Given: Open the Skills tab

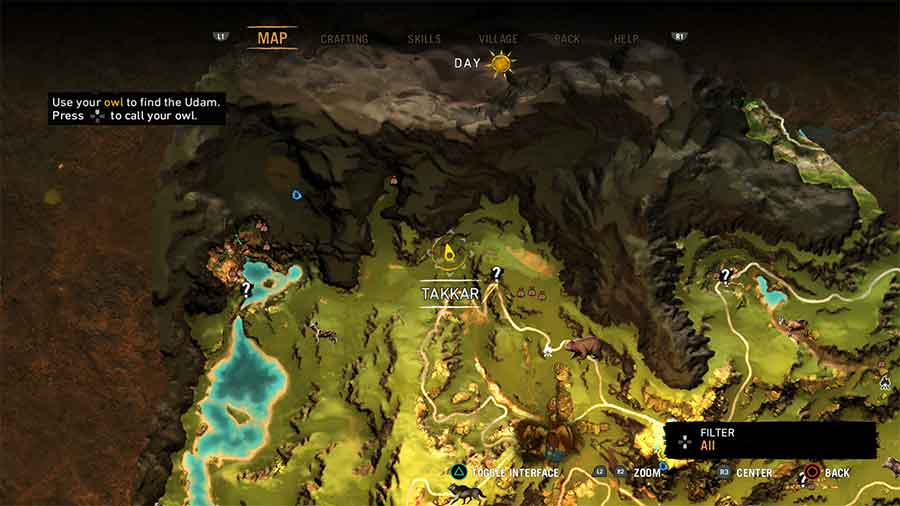Looking at the screenshot, I should 424,39.
